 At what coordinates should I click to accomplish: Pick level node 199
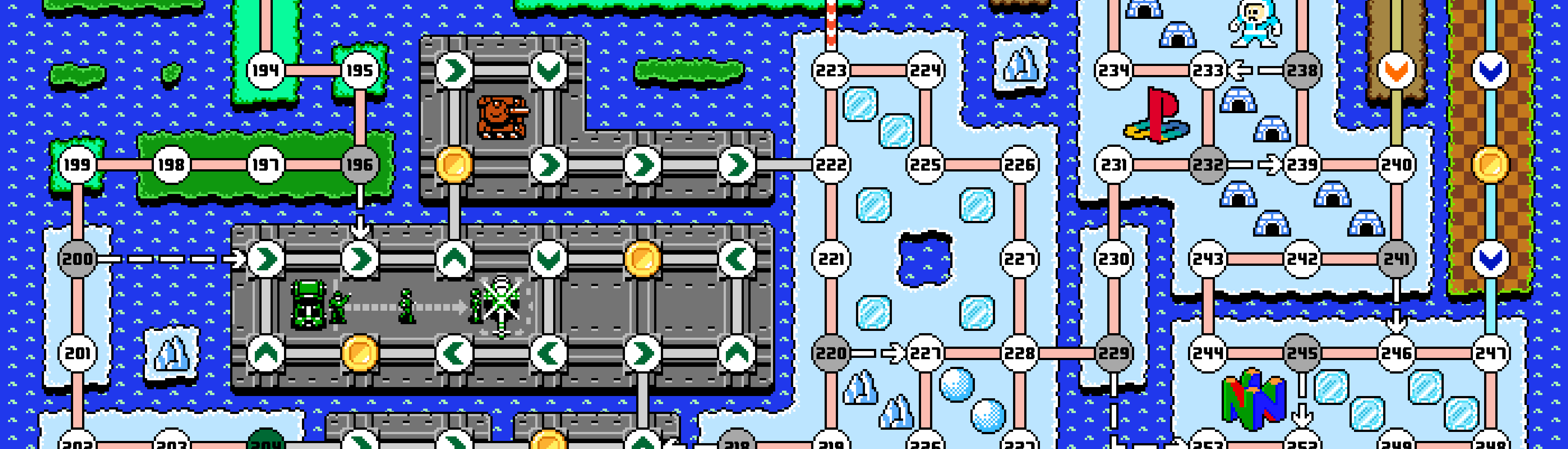pos(77,164)
